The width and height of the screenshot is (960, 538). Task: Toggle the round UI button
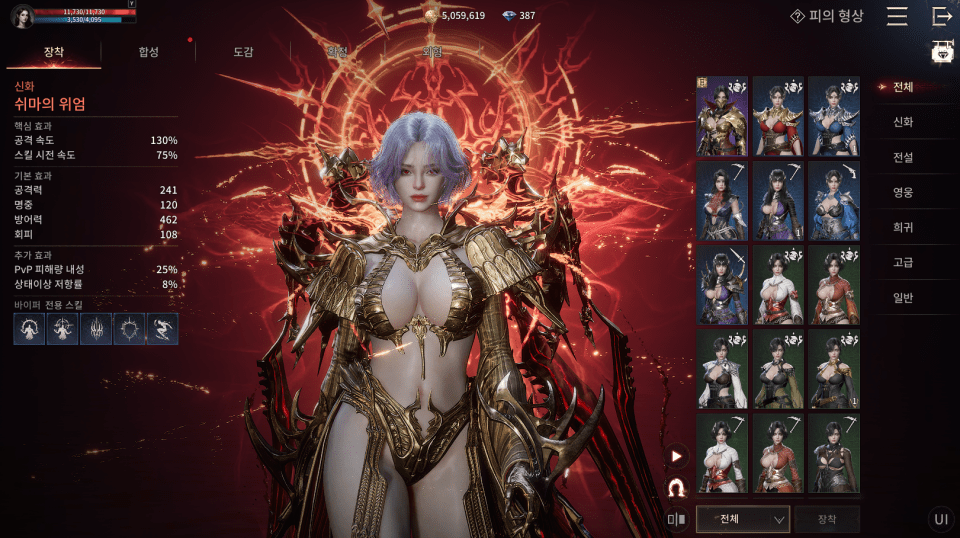[x=940, y=519]
